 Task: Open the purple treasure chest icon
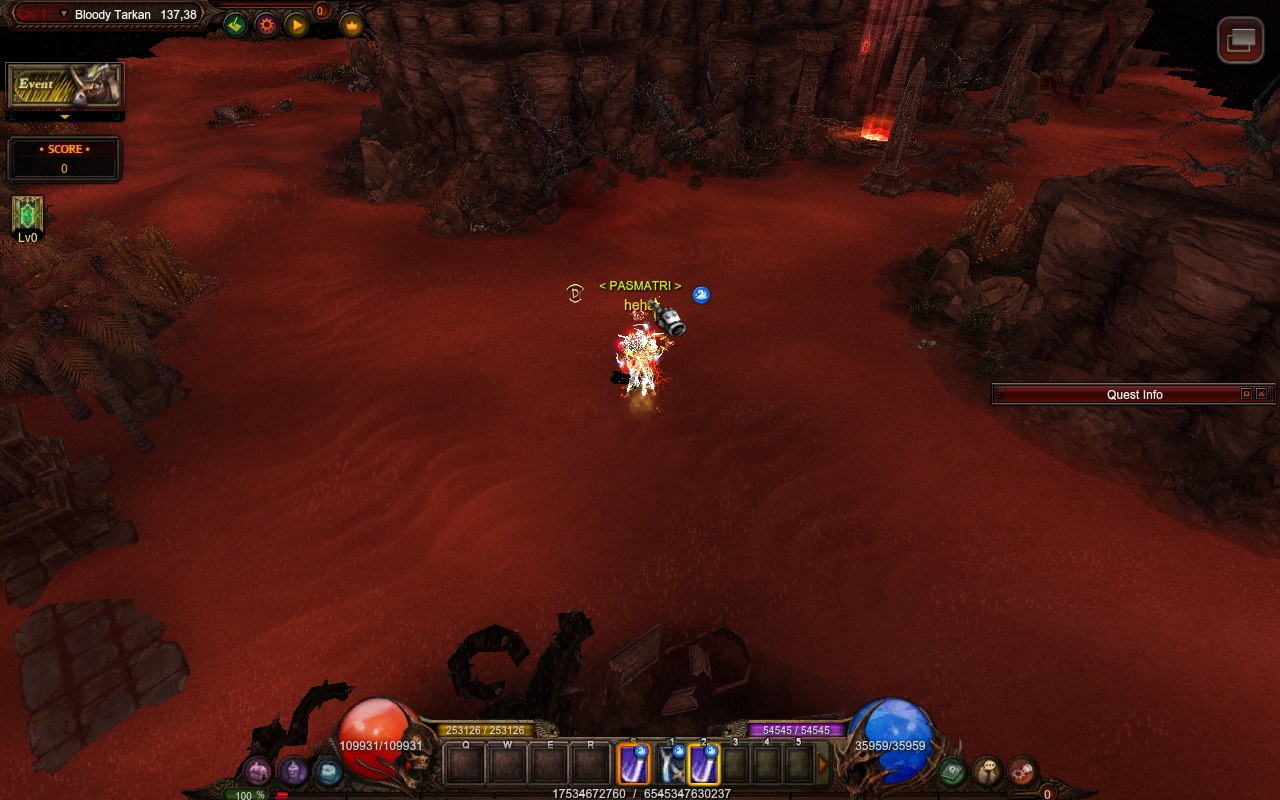pos(258,771)
